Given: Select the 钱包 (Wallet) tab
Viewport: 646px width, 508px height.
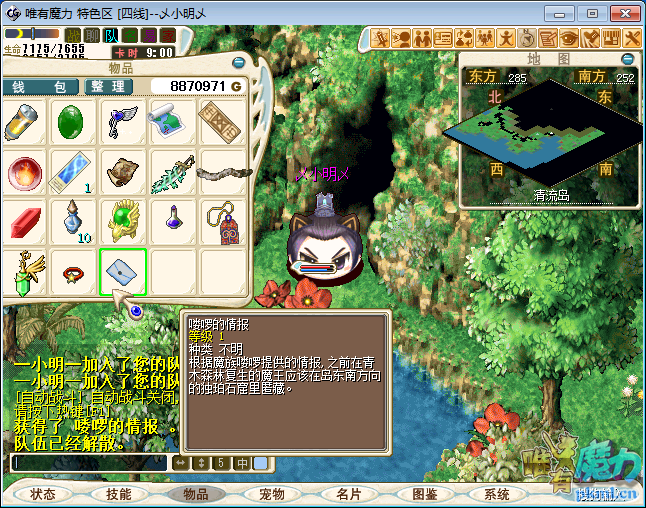Looking at the screenshot, I should pos(39,87).
